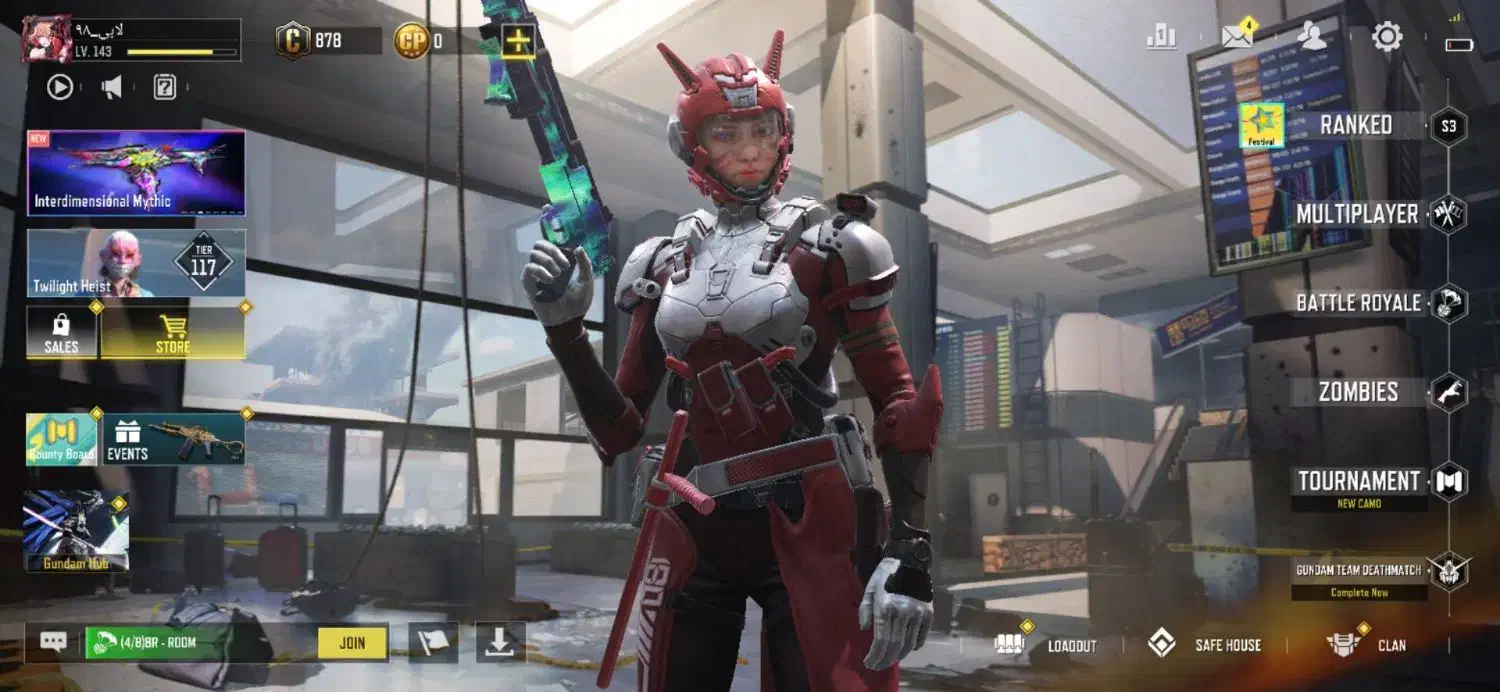Add CP with the plus button
Screen dimensions: 1500x692
[518, 41]
